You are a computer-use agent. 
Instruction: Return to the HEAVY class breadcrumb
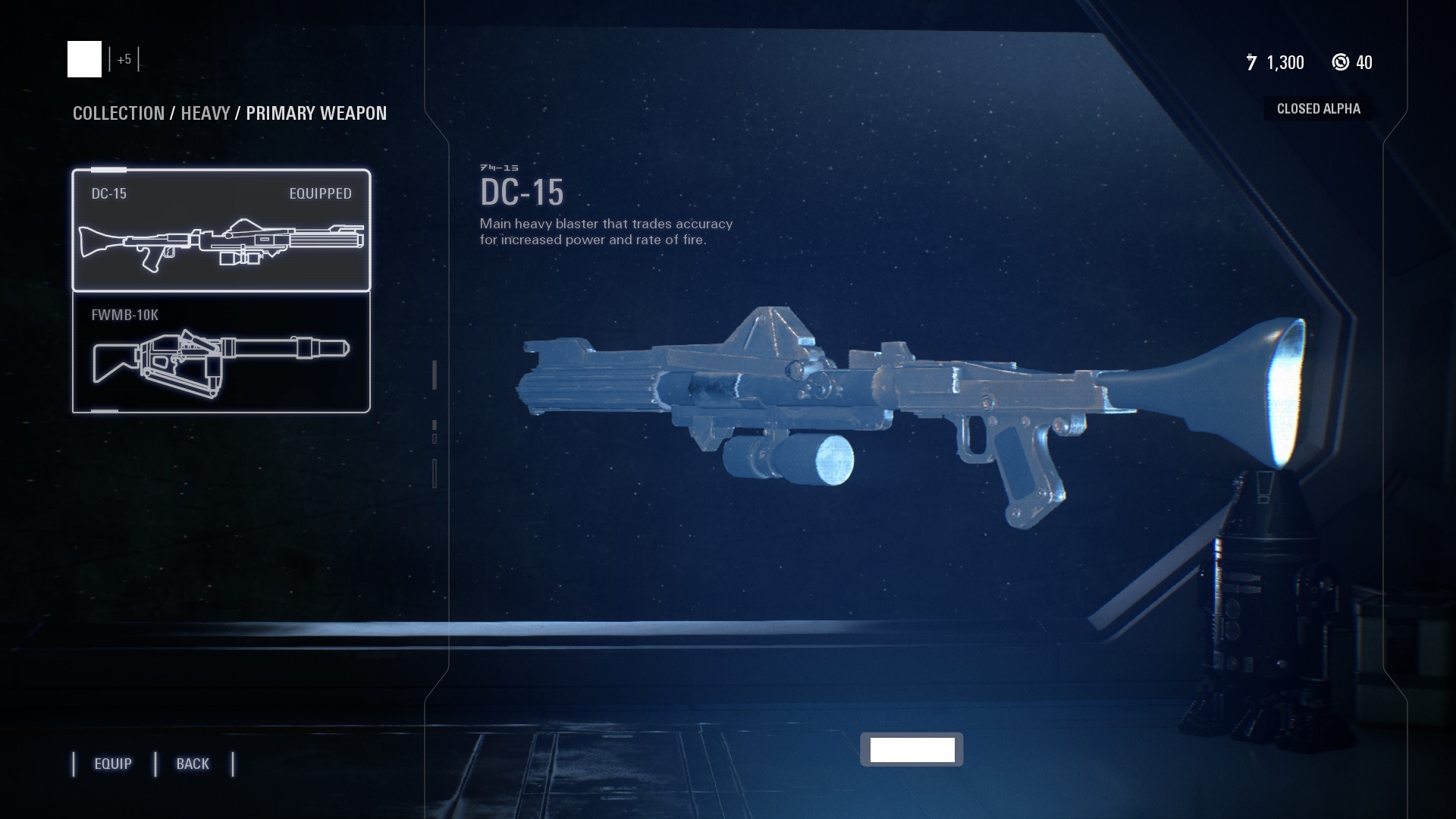click(x=205, y=113)
